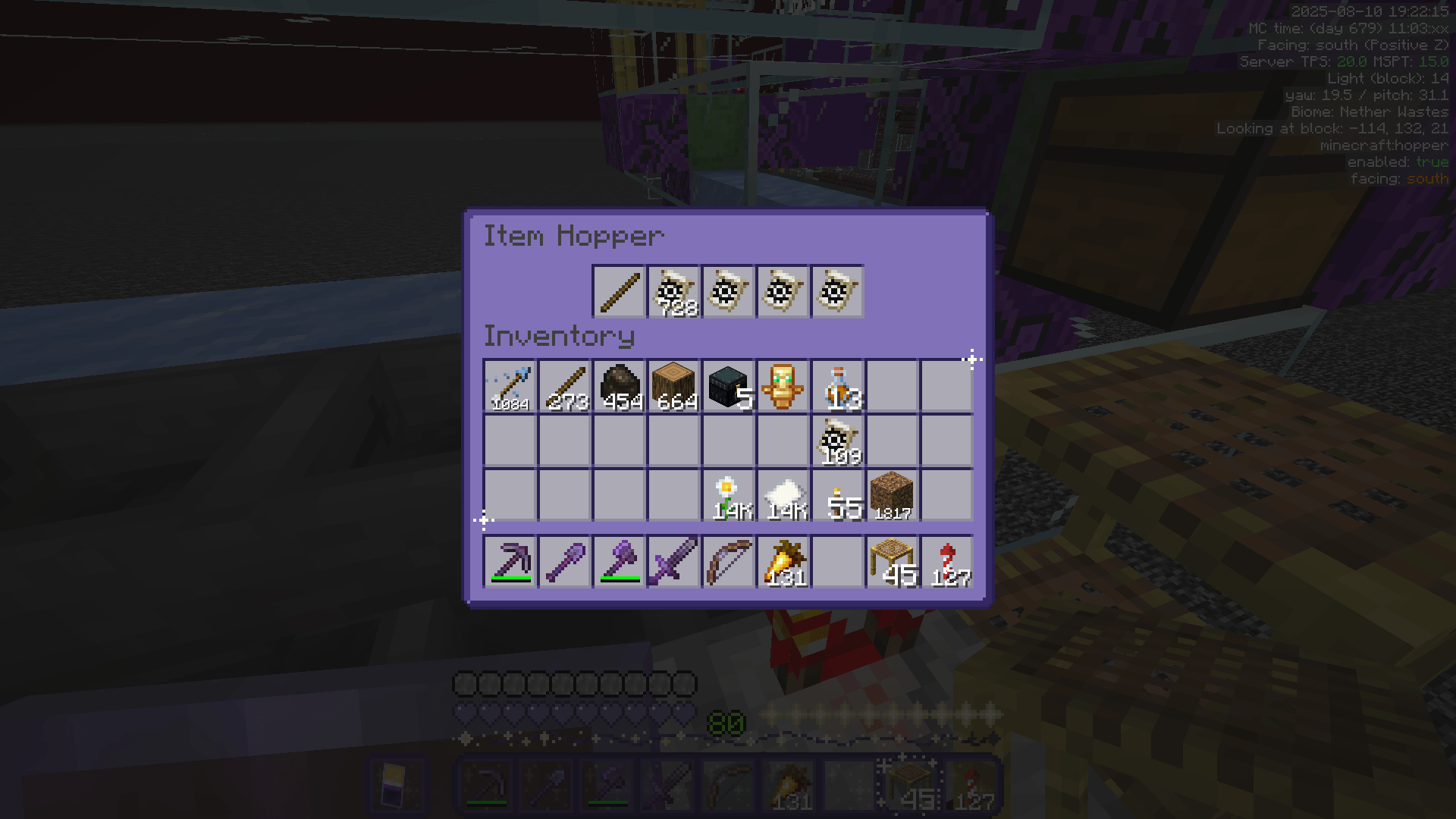Select the coal stack of 454
Screen dimensions: 1456x819
618,385
